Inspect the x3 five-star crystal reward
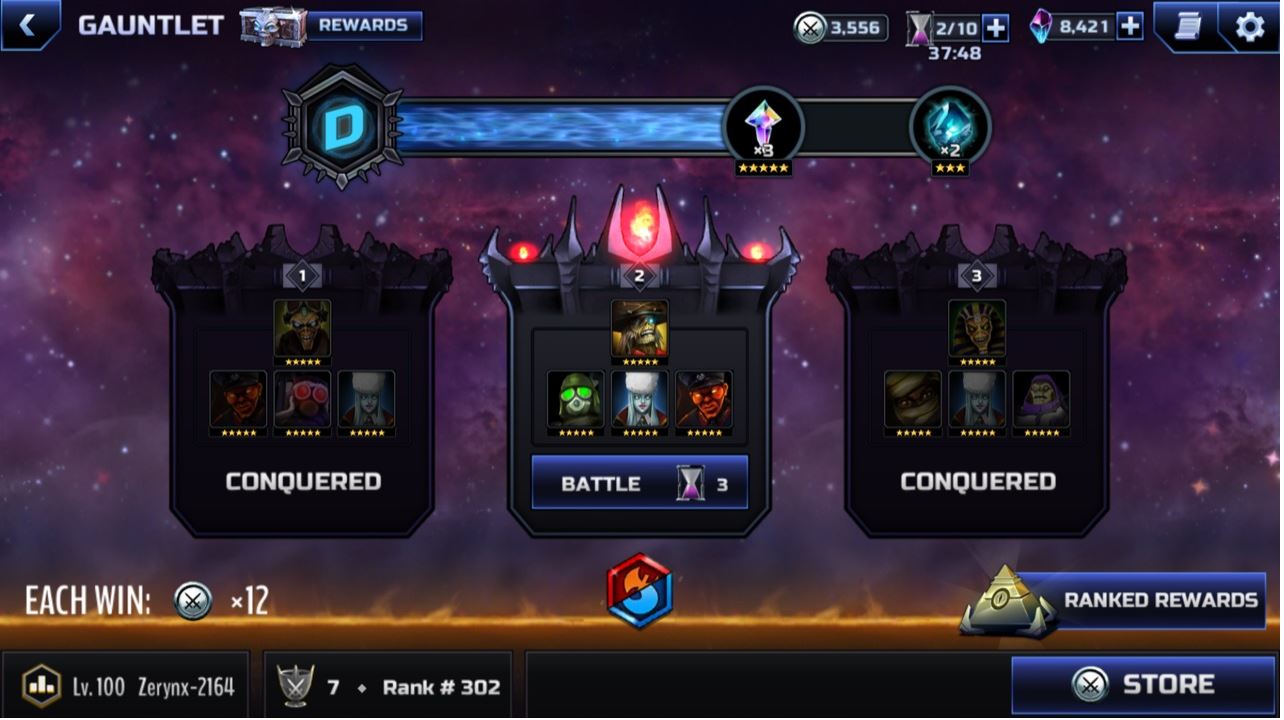The height and width of the screenshot is (720, 1284). pos(764,130)
